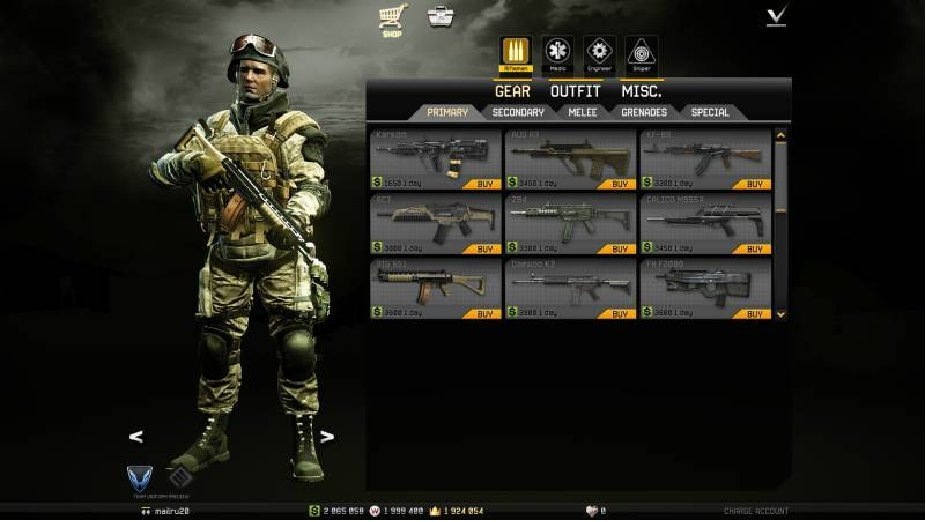Show Secondary weapons tab
This screenshot has height=522, width=926.
(x=518, y=113)
